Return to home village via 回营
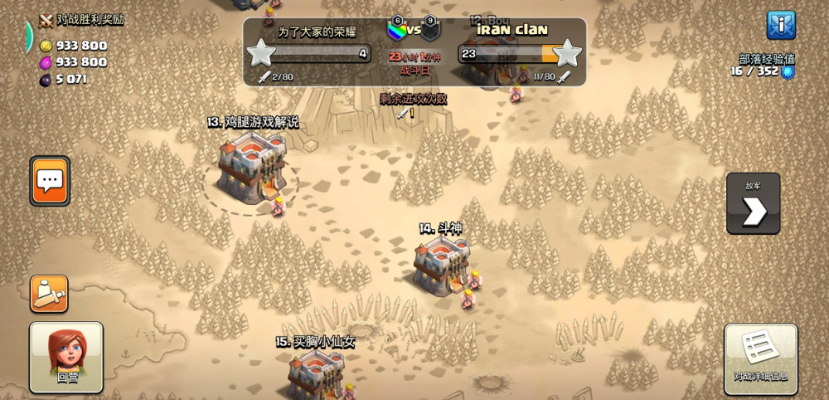This screenshot has width=829, height=400. [66, 356]
